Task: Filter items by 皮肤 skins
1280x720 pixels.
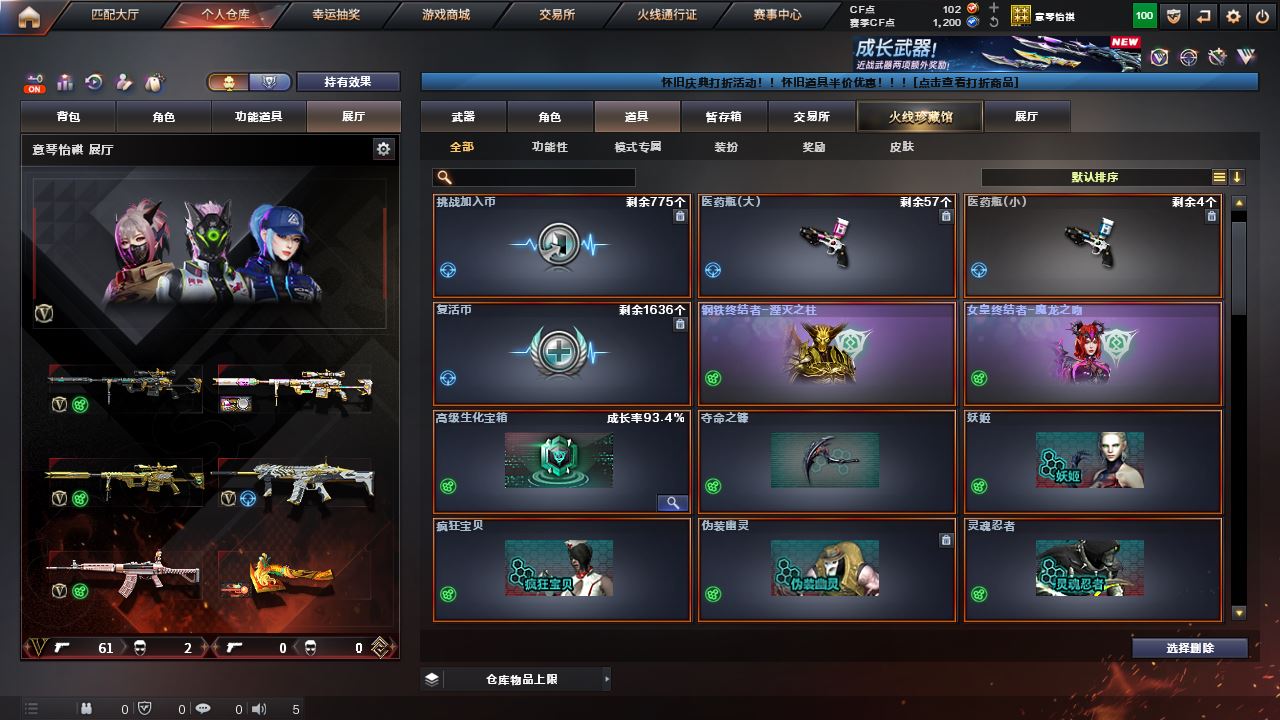Action: [x=901, y=147]
